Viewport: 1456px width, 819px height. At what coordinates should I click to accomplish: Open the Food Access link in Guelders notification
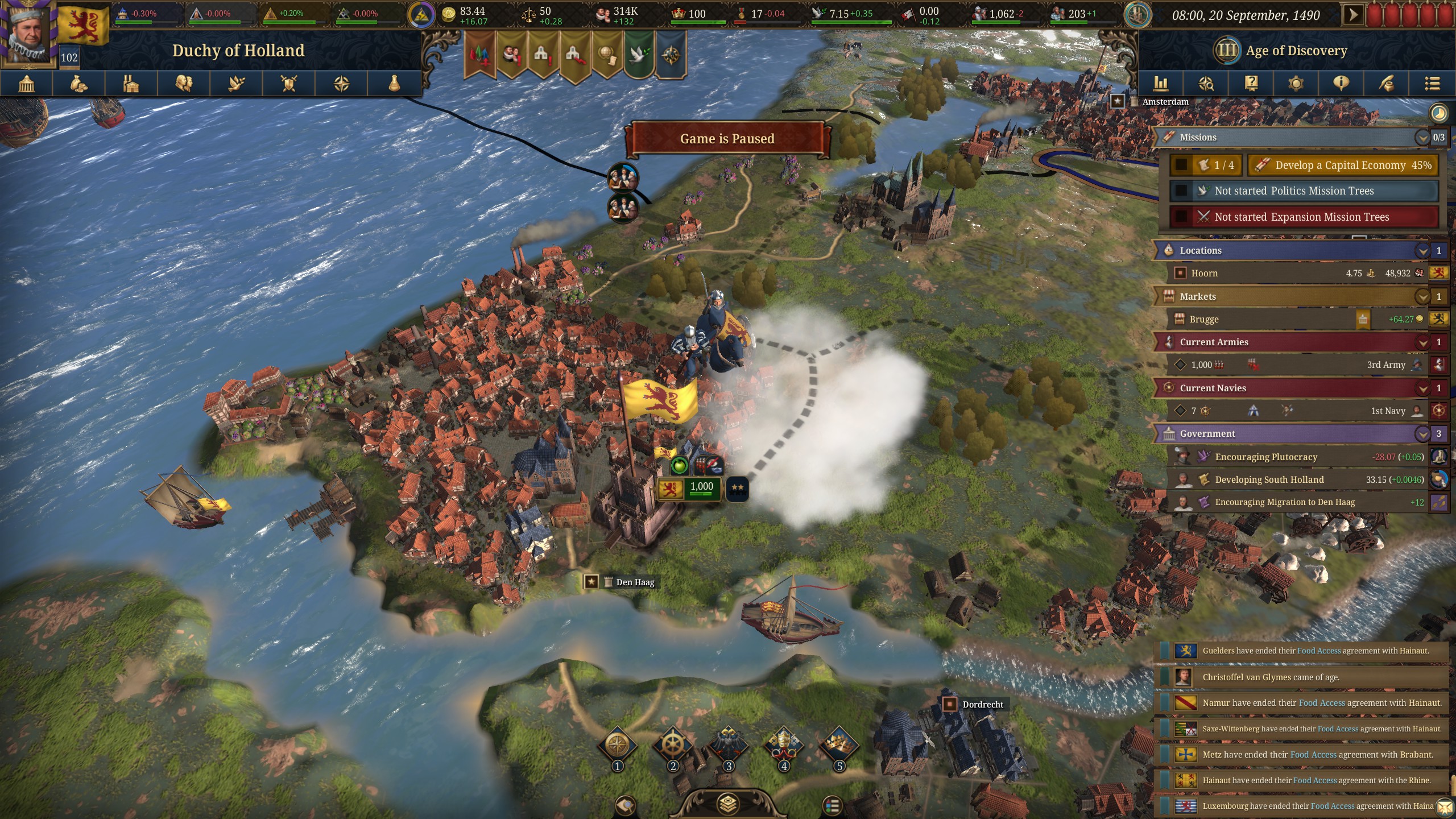pyautogui.click(x=1318, y=651)
